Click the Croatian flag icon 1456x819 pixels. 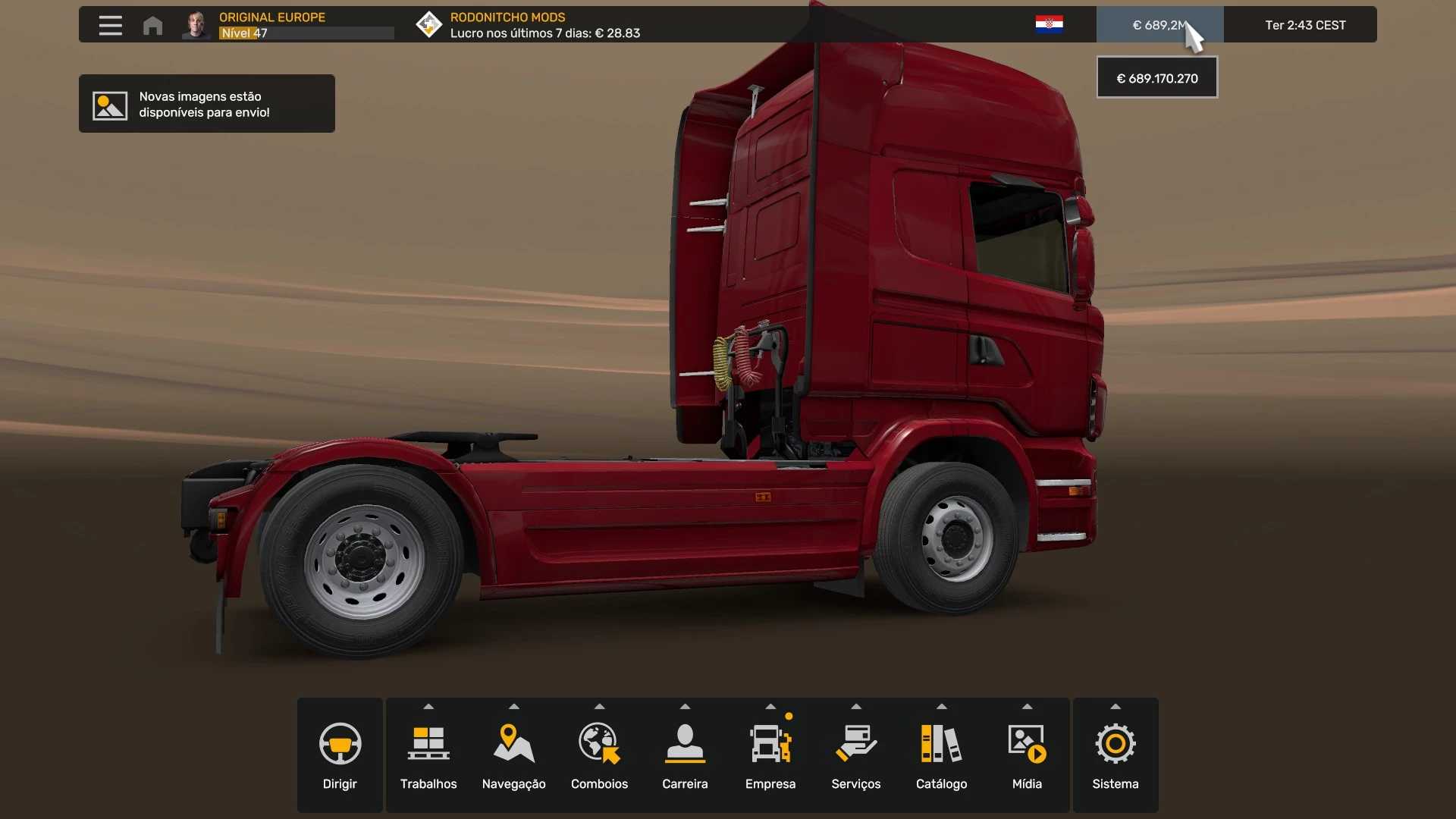click(x=1049, y=24)
